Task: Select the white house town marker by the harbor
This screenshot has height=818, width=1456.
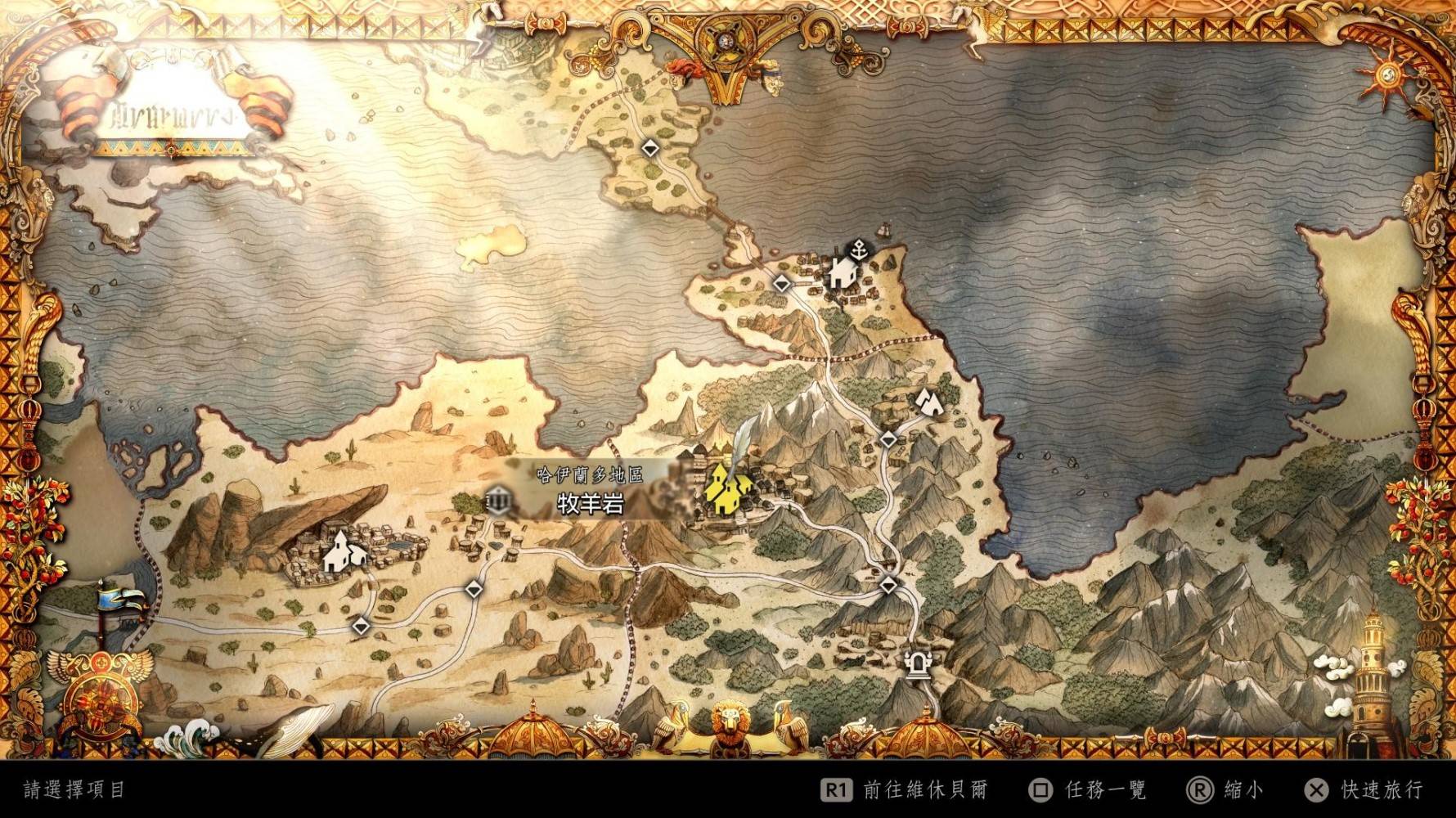Action: tap(842, 272)
